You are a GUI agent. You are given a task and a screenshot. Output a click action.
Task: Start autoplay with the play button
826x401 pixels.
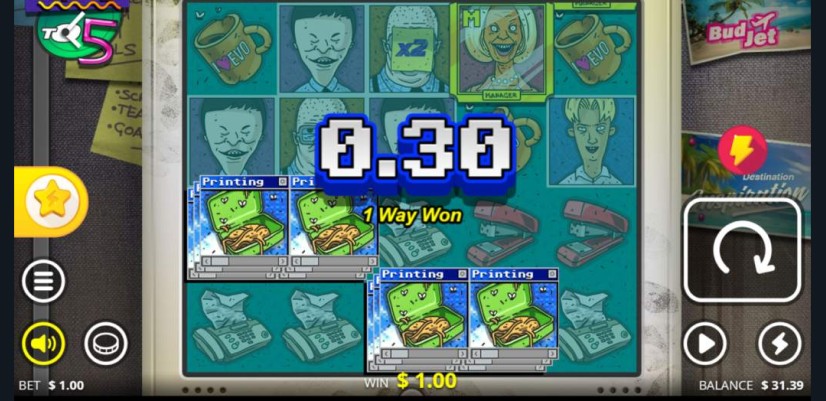pos(704,344)
